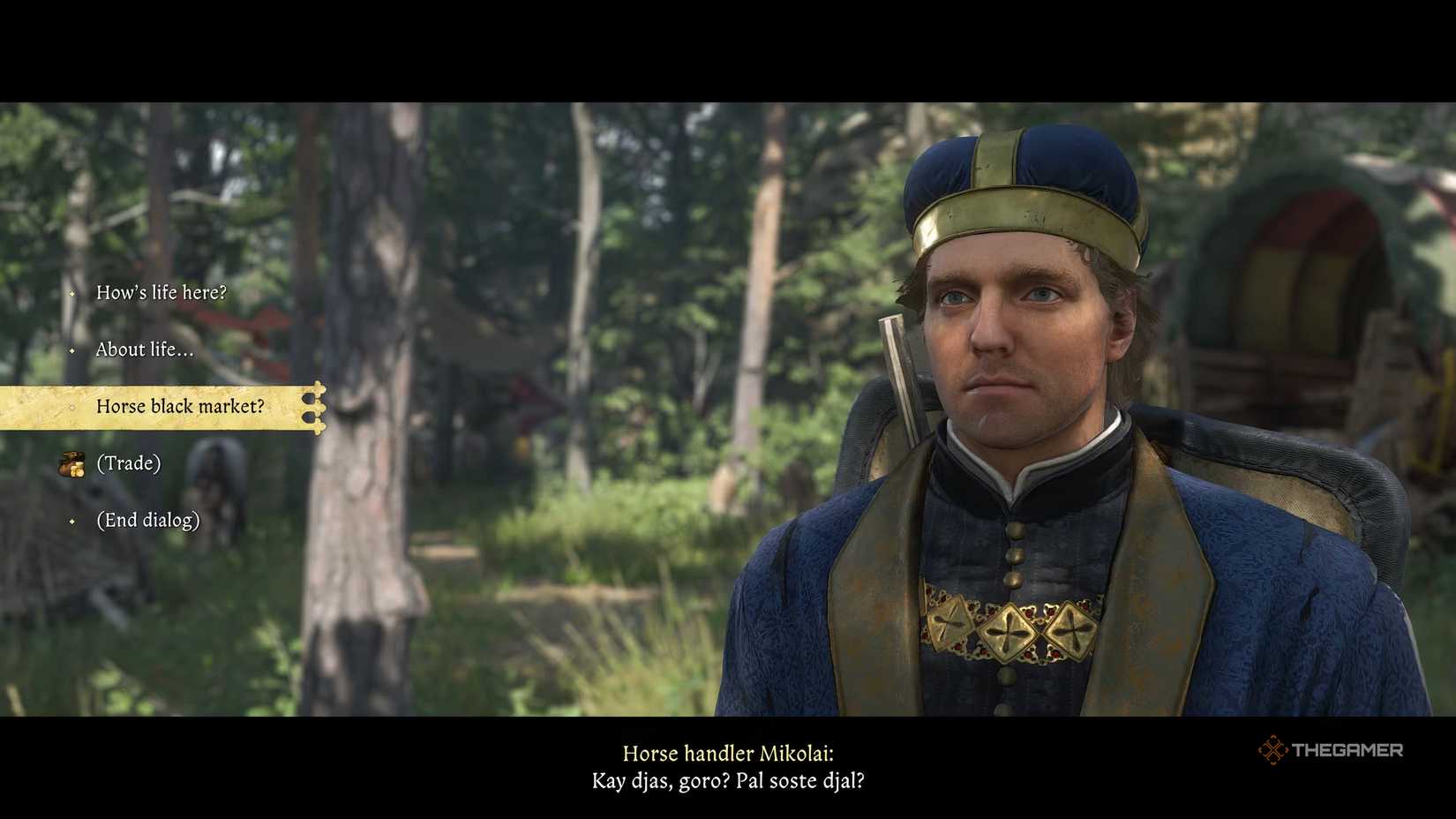Select the "How's life here?" dialogue option
The width and height of the screenshot is (1456, 819).
click(x=163, y=292)
